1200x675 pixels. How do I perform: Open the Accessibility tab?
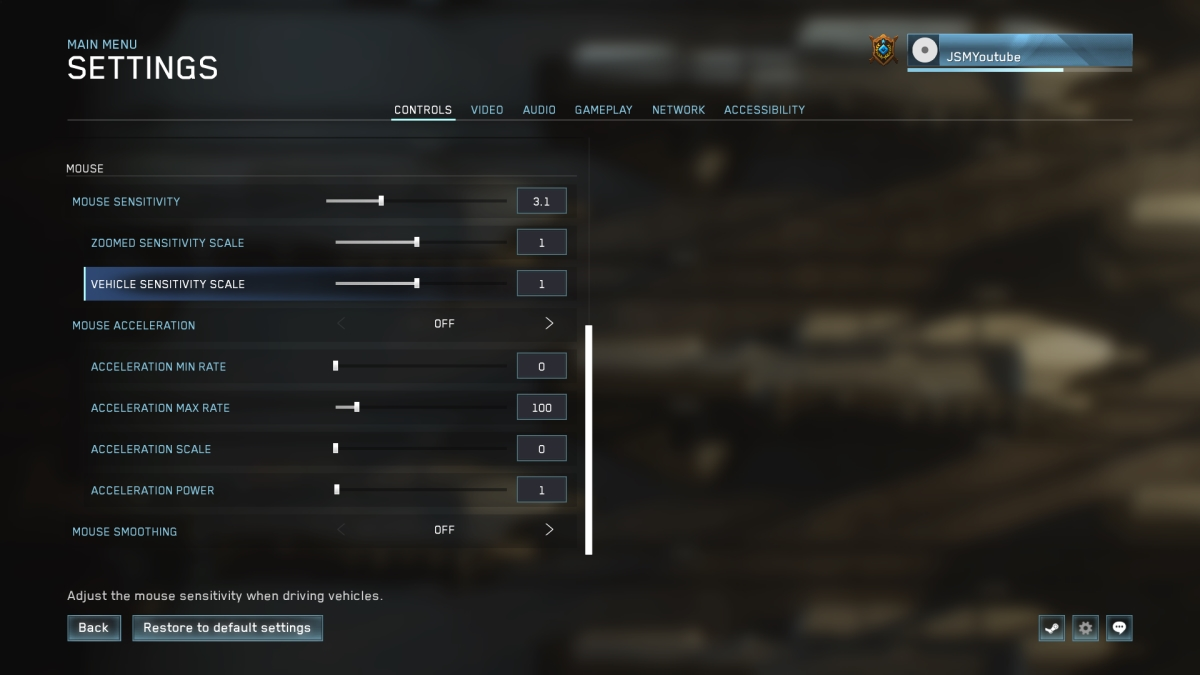(x=764, y=110)
